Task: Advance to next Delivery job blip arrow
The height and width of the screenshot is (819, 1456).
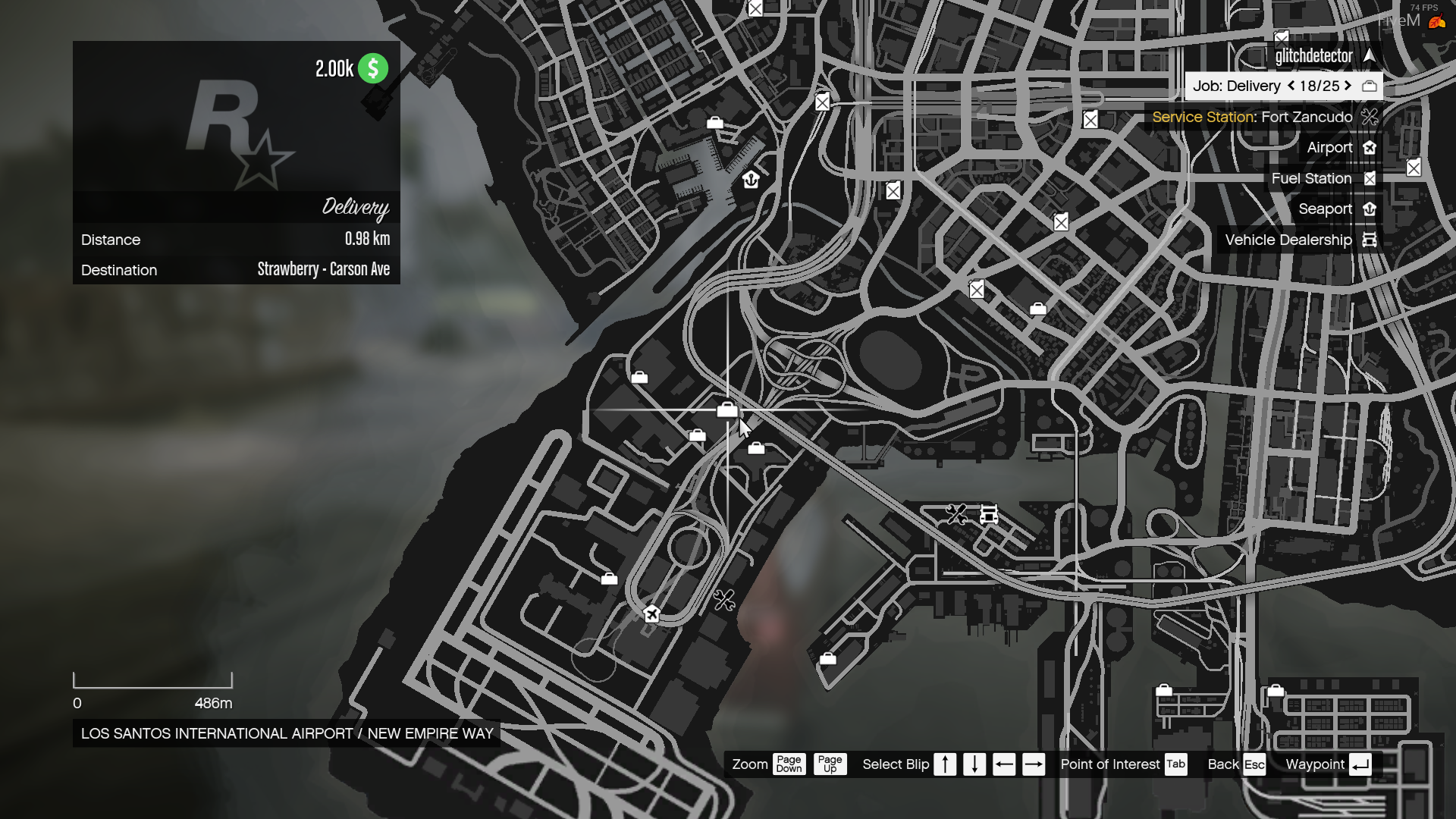Action: pyautogui.click(x=1348, y=86)
